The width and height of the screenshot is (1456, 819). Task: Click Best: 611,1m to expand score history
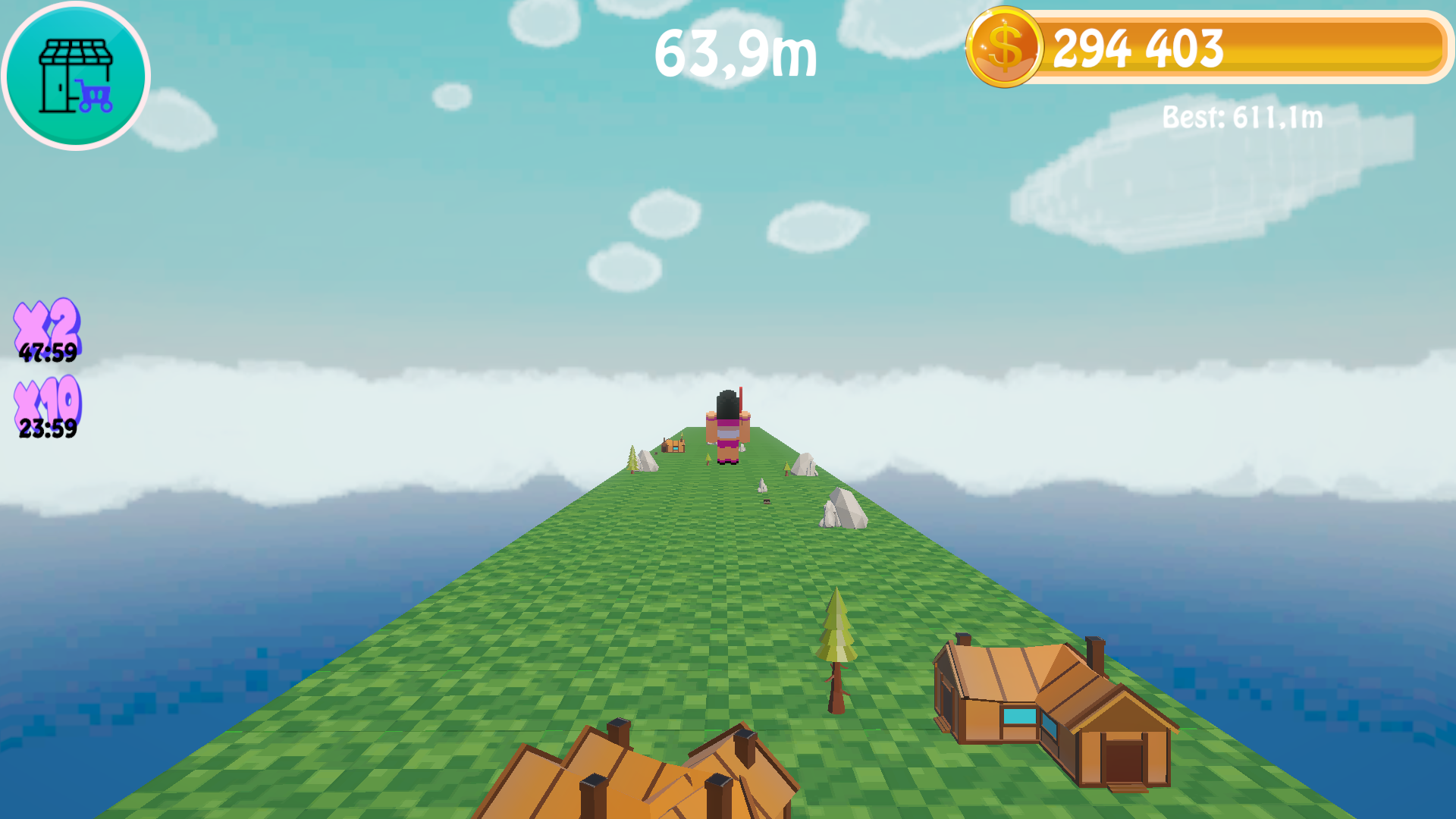[x=1241, y=118]
